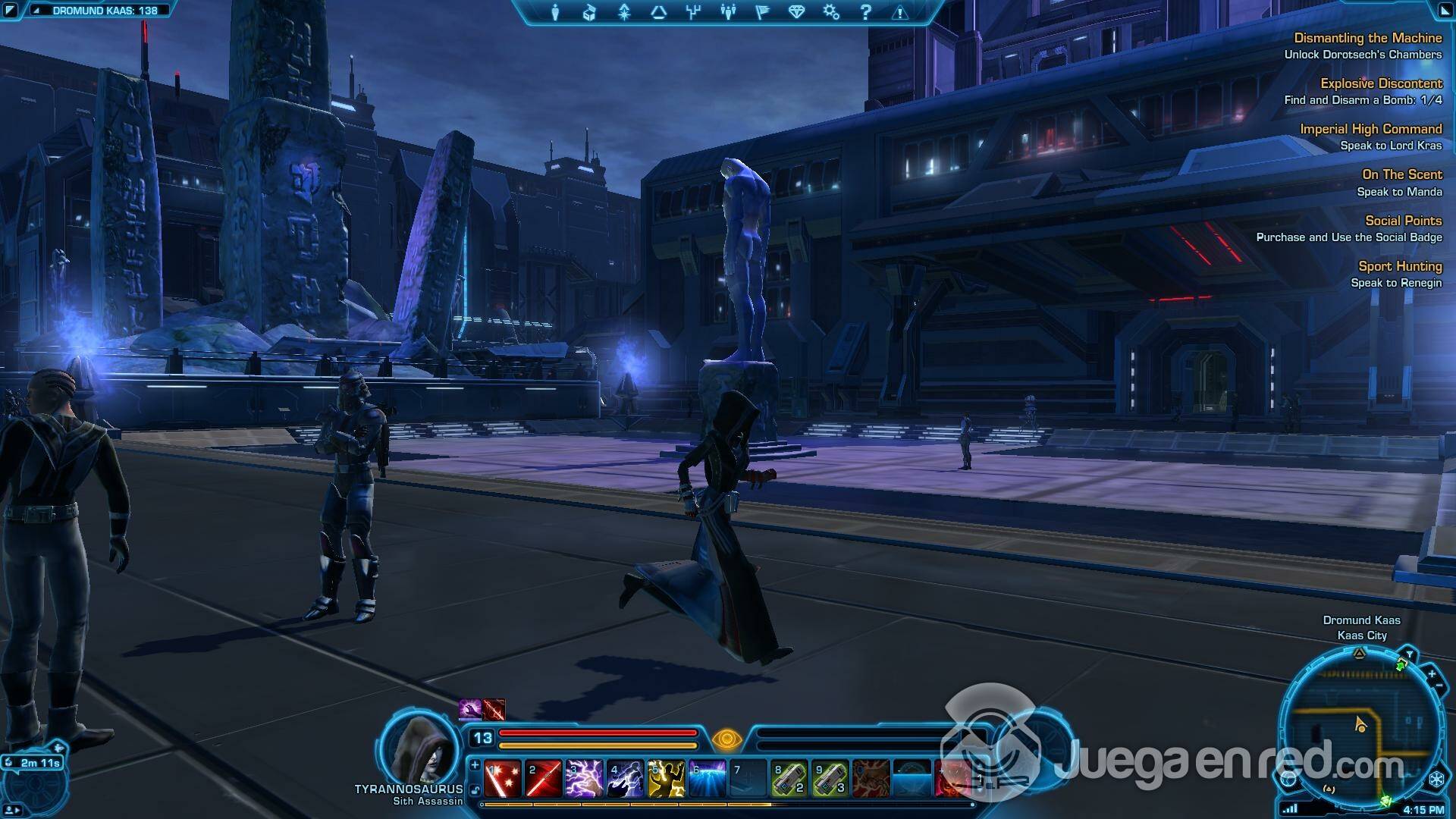The height and width of the screenshot is (819, 1456).
Task: Open the question mark help menu
Action: tap(865, 12)
